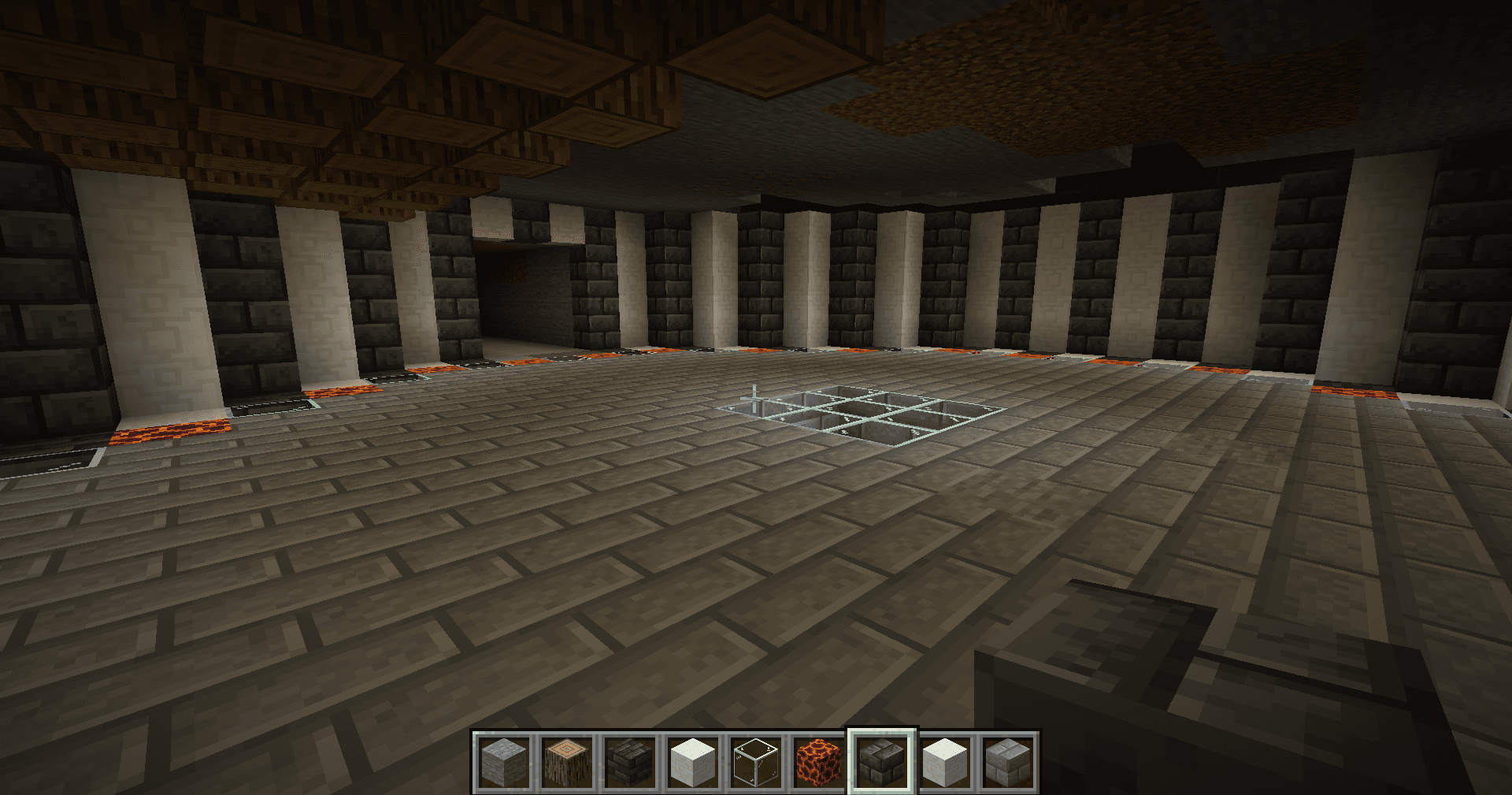
Task: Click the highlighted dark stone bricks slot
Action: [x=882, y=762]
